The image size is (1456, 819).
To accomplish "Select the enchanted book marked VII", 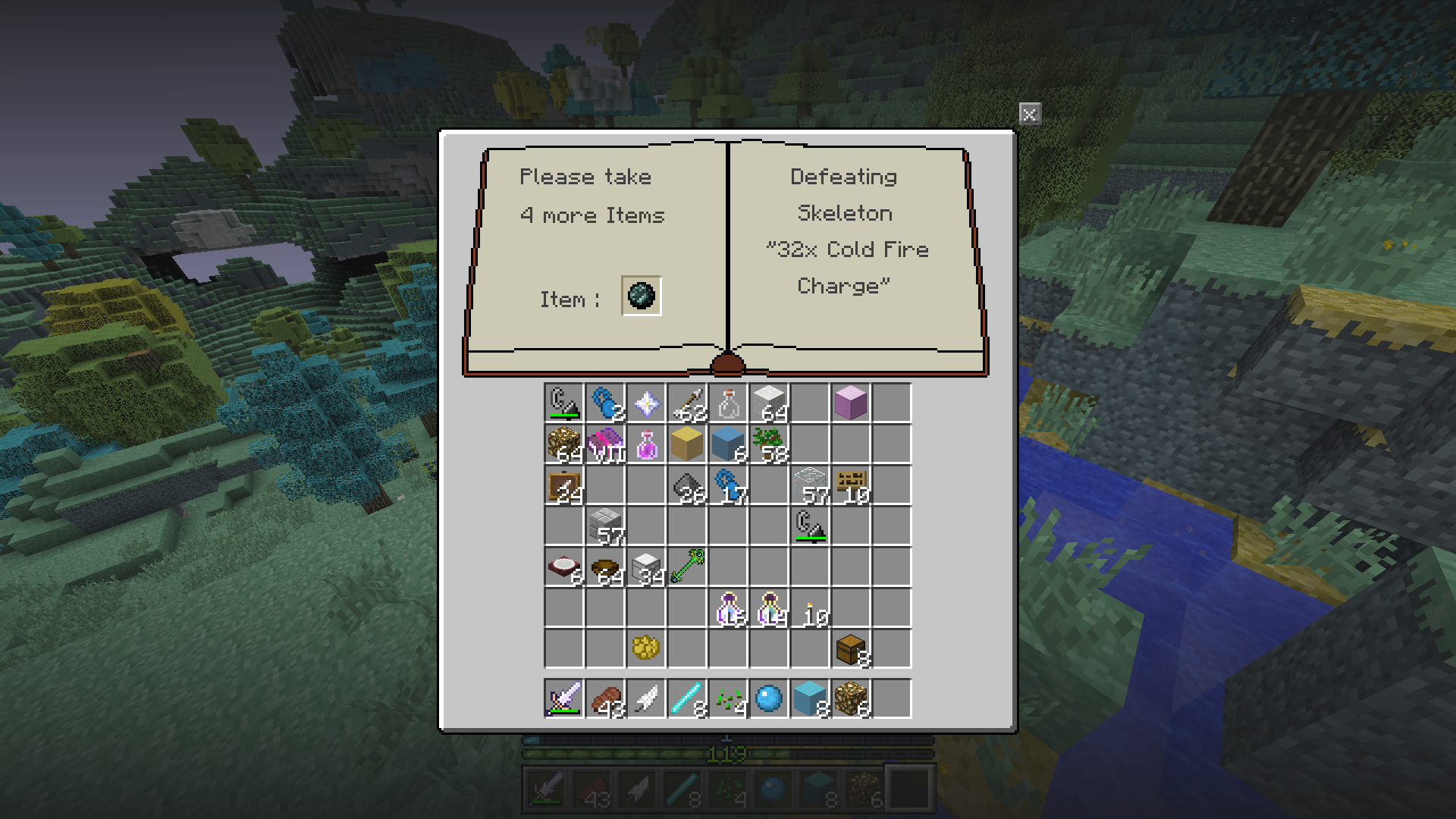I will click(605, 444).
